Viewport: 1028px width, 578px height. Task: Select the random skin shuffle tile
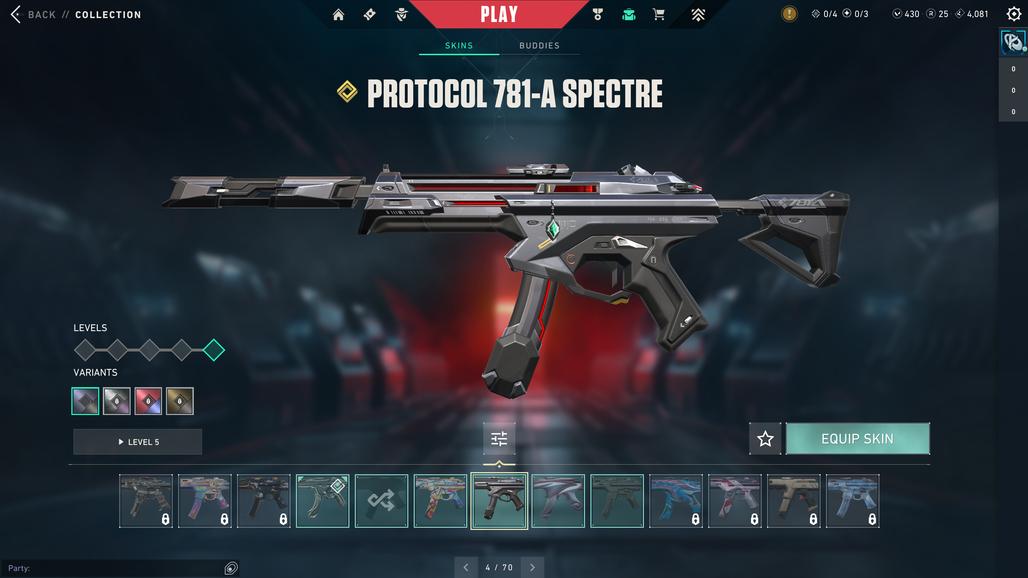click(x=381, y=500)
